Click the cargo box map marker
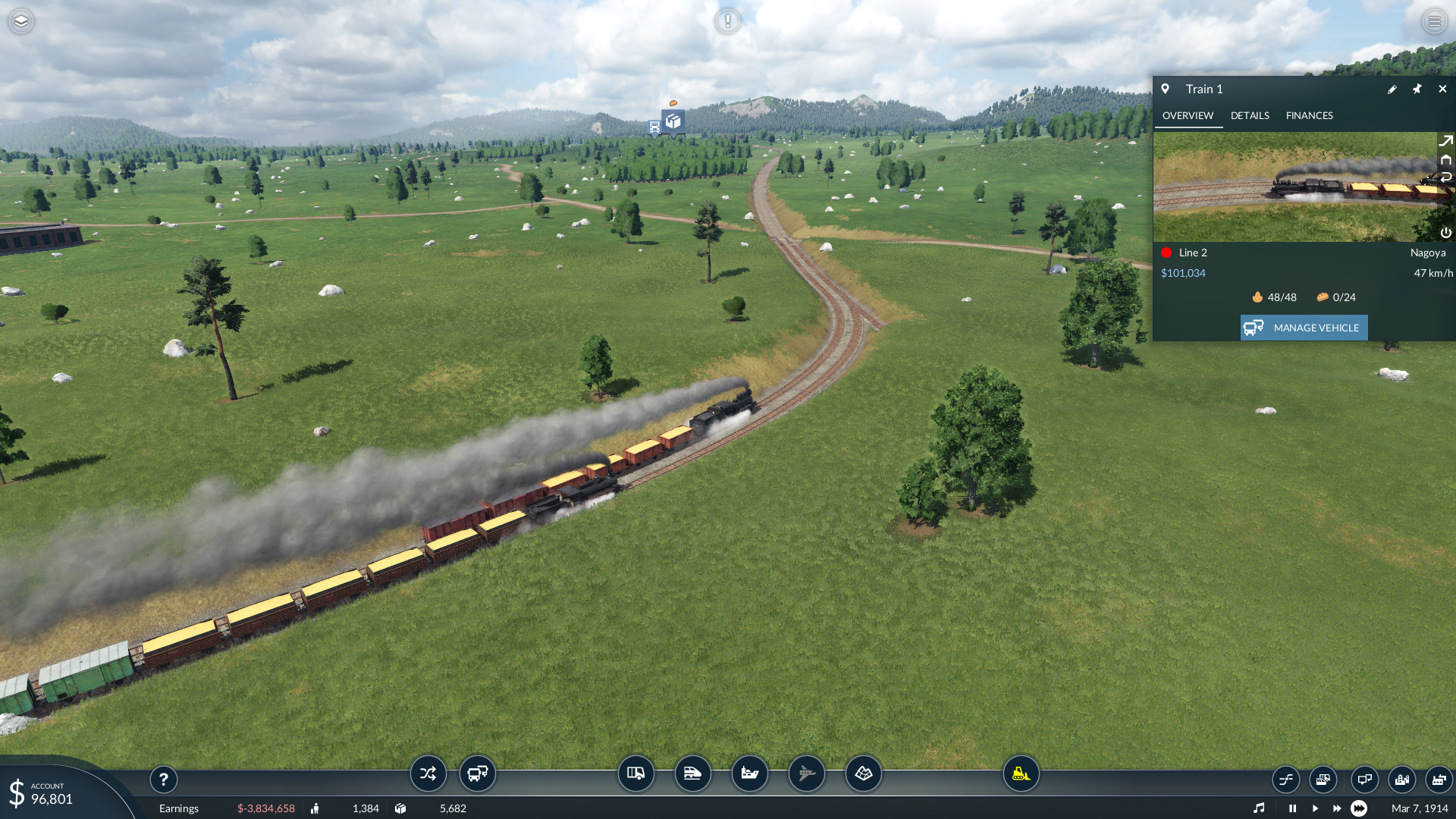The image size is (1456, 819). (673, 121)
